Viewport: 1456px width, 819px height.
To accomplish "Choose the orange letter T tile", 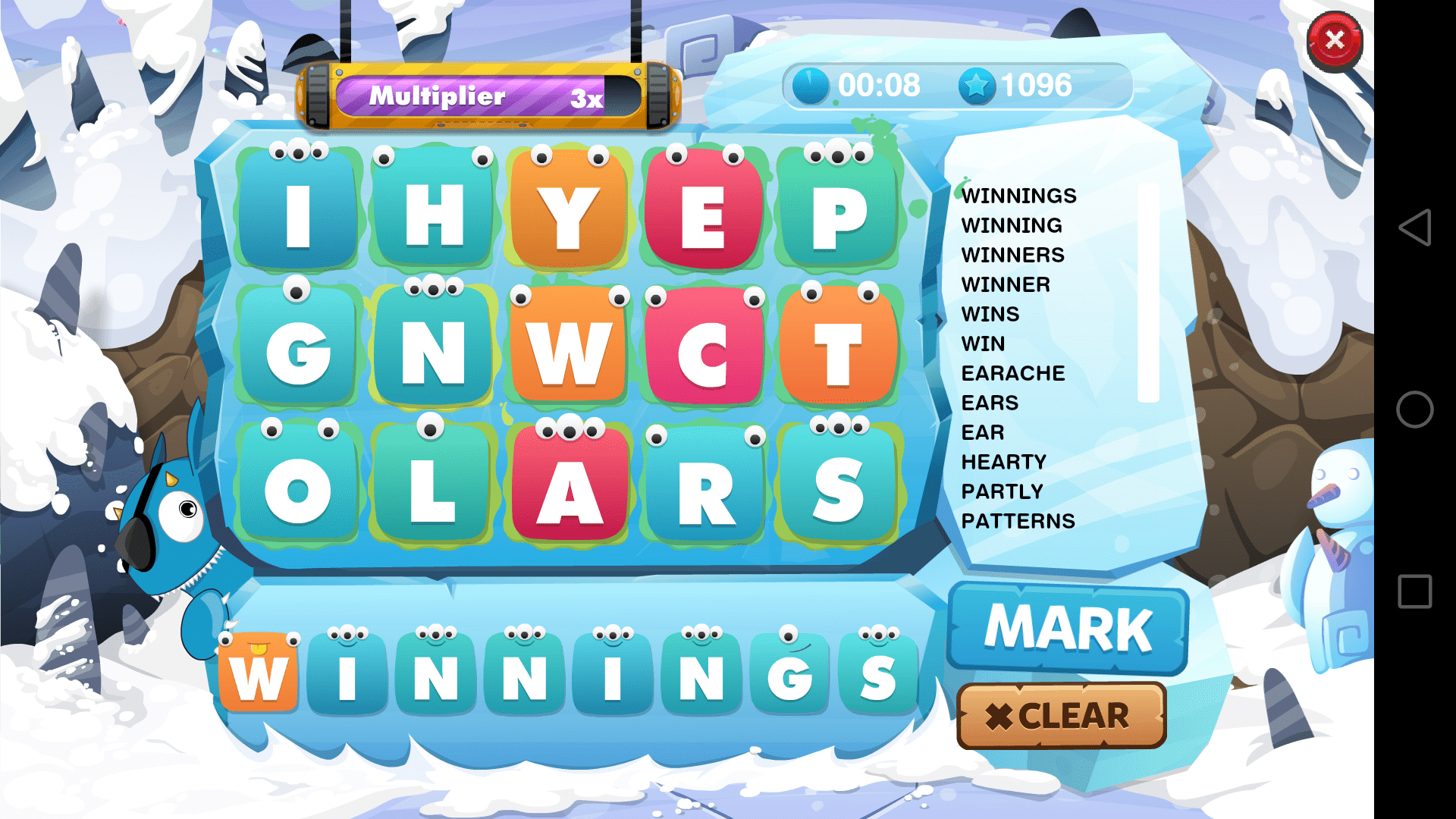I will (x=839, y=350).
